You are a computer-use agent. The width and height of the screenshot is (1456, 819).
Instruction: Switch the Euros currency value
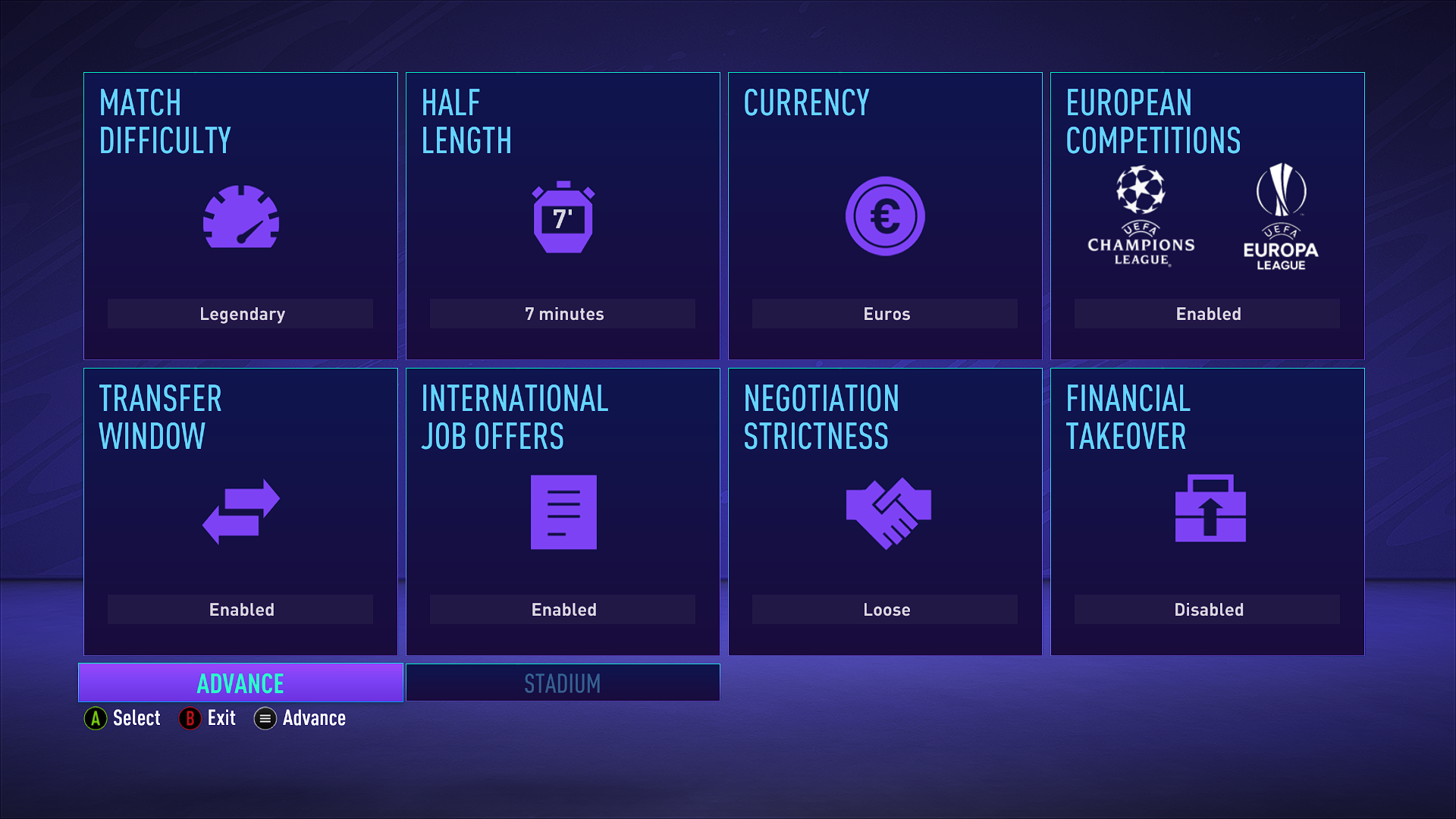click(885, 314)
